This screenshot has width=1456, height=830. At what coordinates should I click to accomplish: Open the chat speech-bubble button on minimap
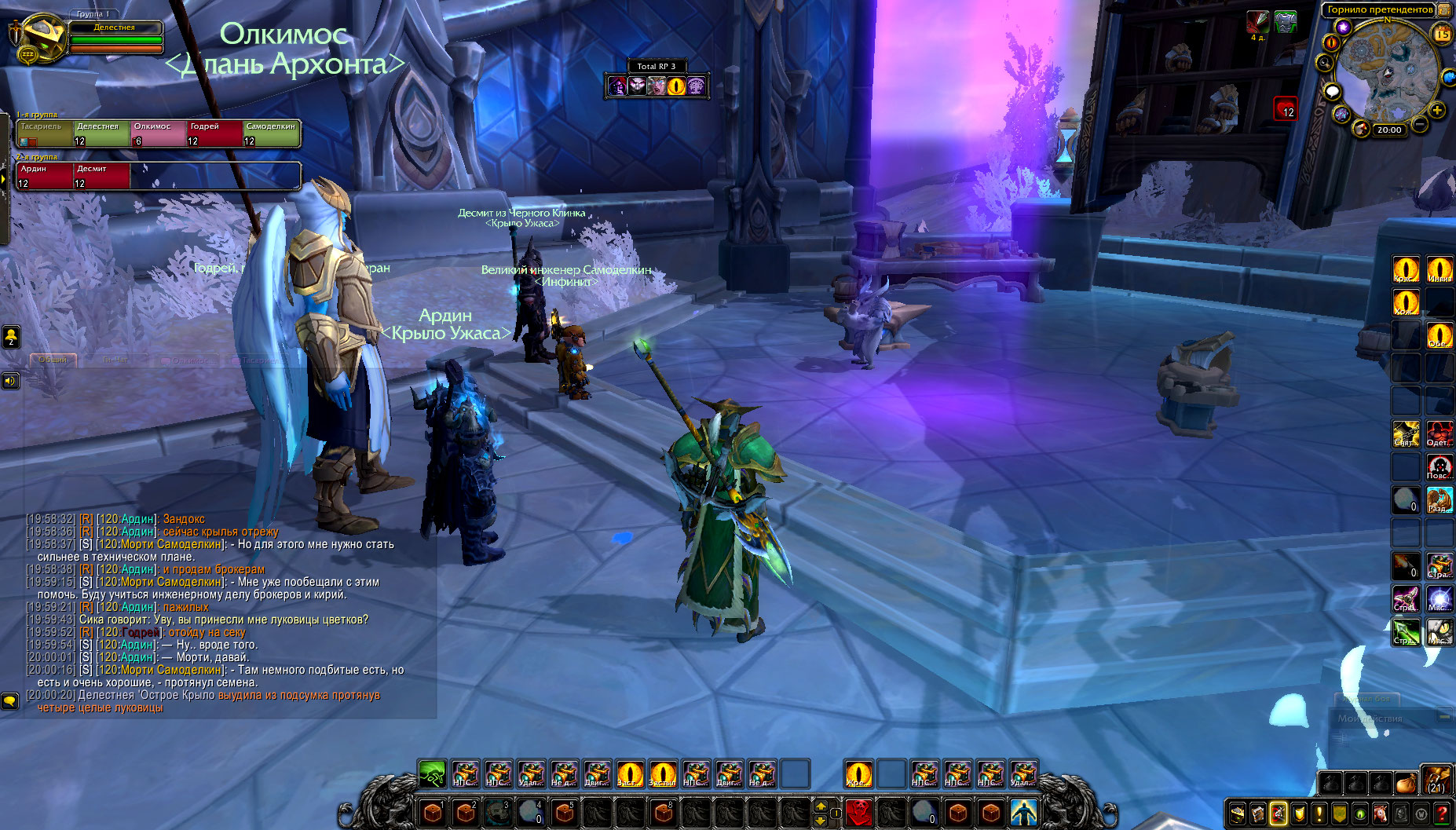click(1333, 92)
